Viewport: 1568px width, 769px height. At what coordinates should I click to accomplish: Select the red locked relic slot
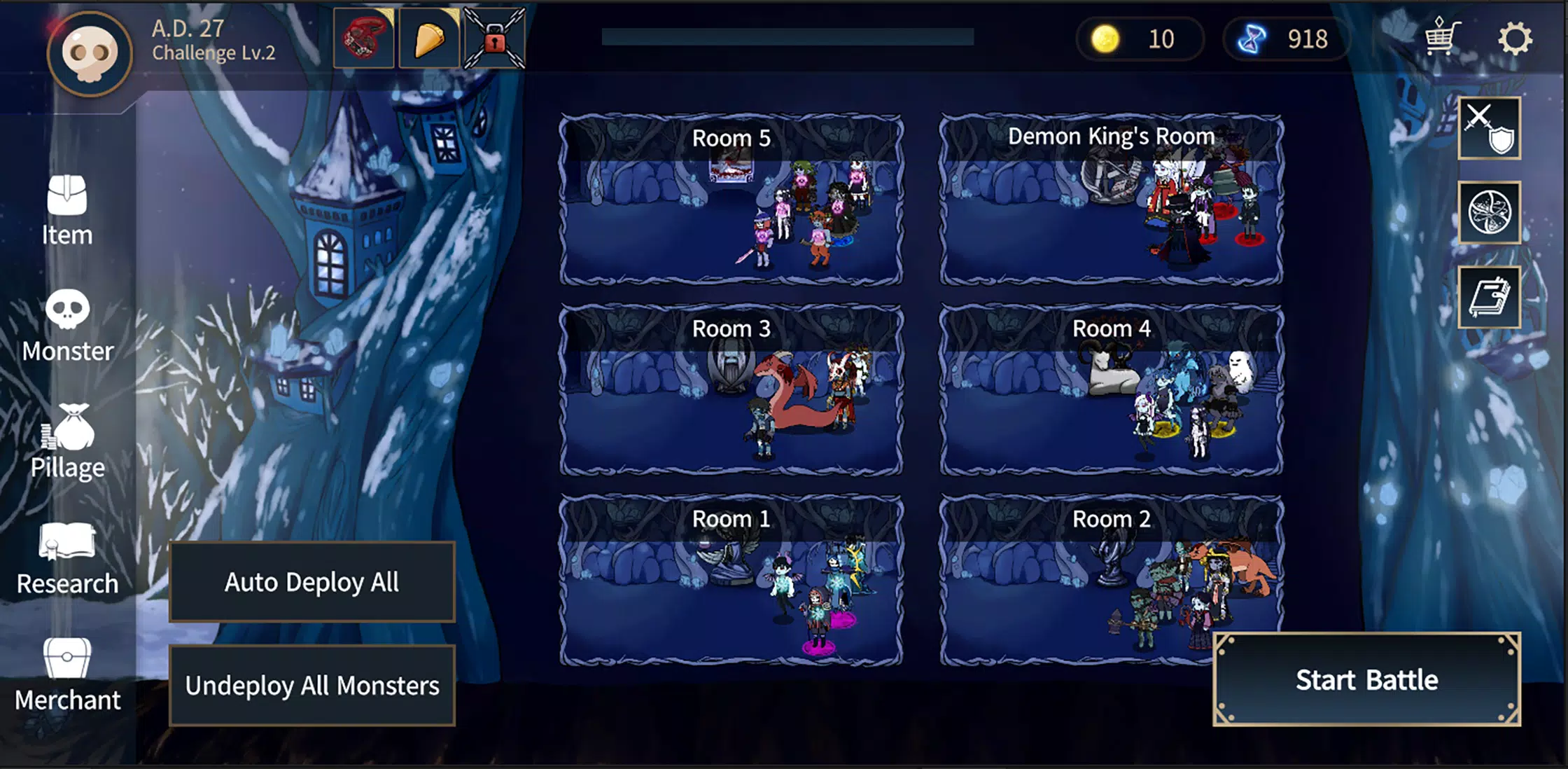point(494,39)
